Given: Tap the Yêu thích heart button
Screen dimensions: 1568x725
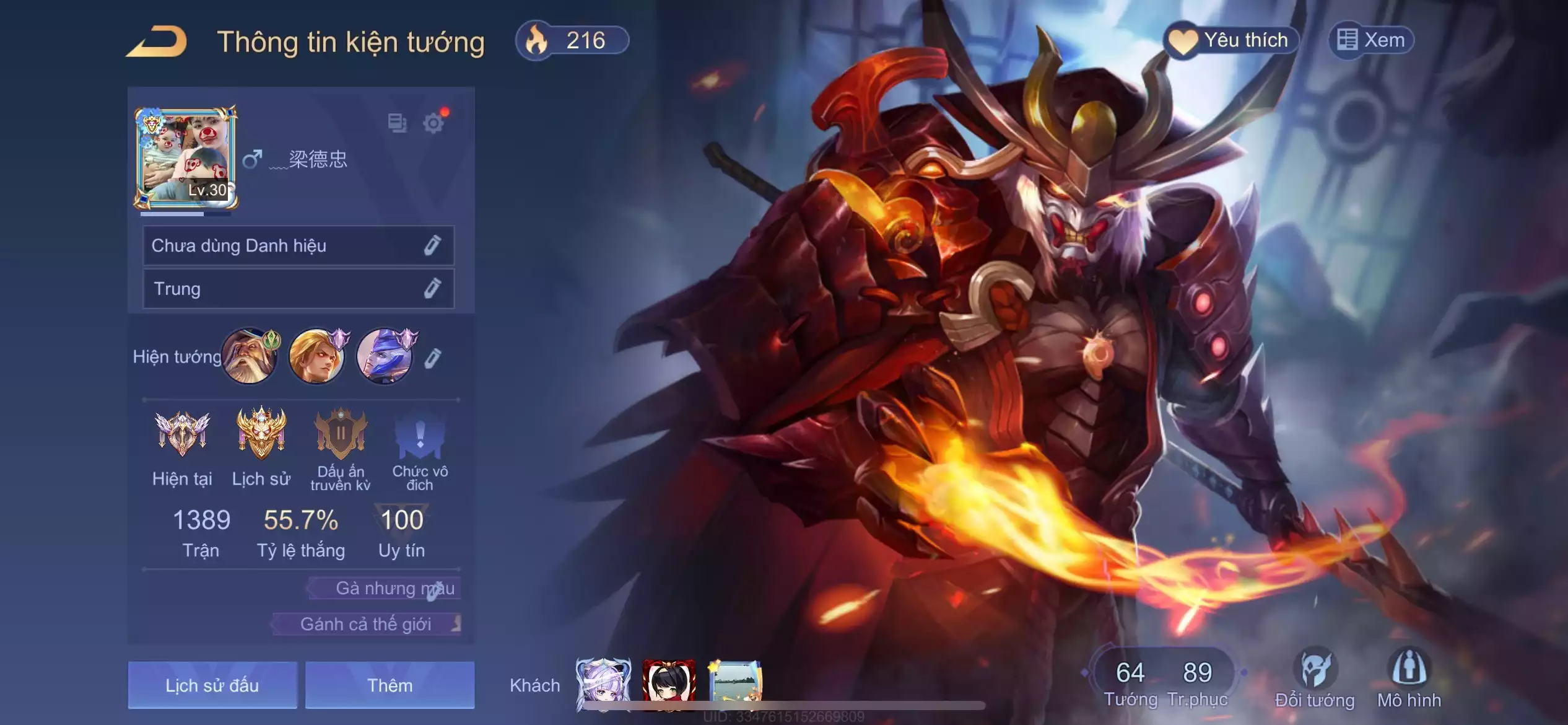Looking at the screenshot, I should click(x=1231, y=41).
